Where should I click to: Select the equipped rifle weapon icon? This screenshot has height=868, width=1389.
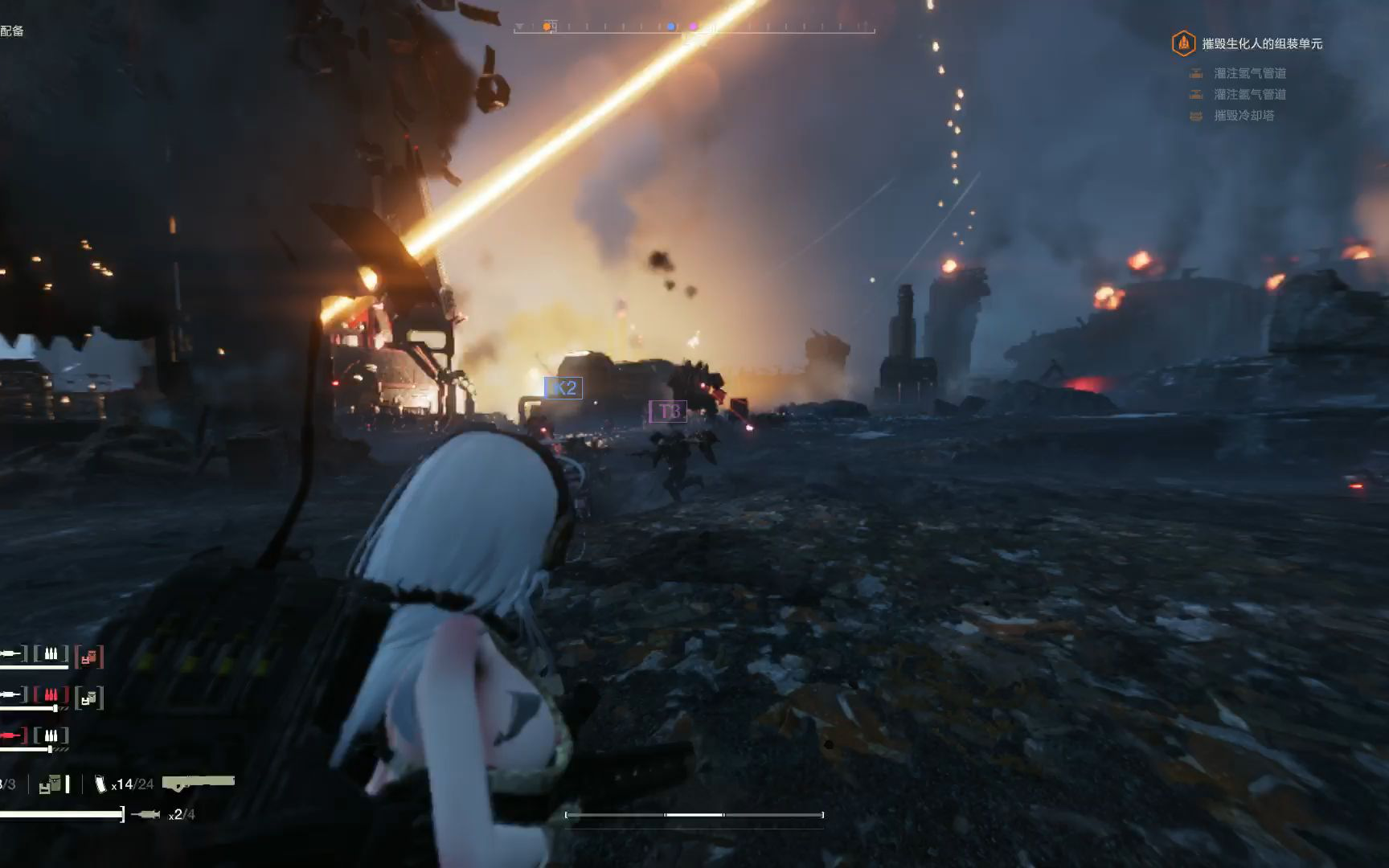[198, 781]
